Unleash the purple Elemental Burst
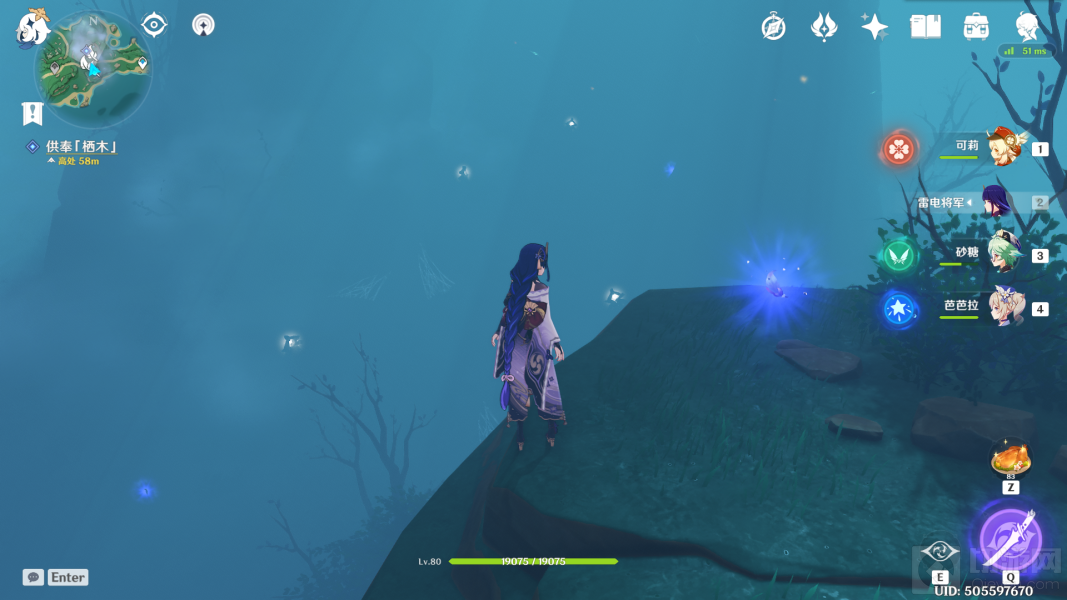The image size is (1067, 600). [x=1010, y=536]
